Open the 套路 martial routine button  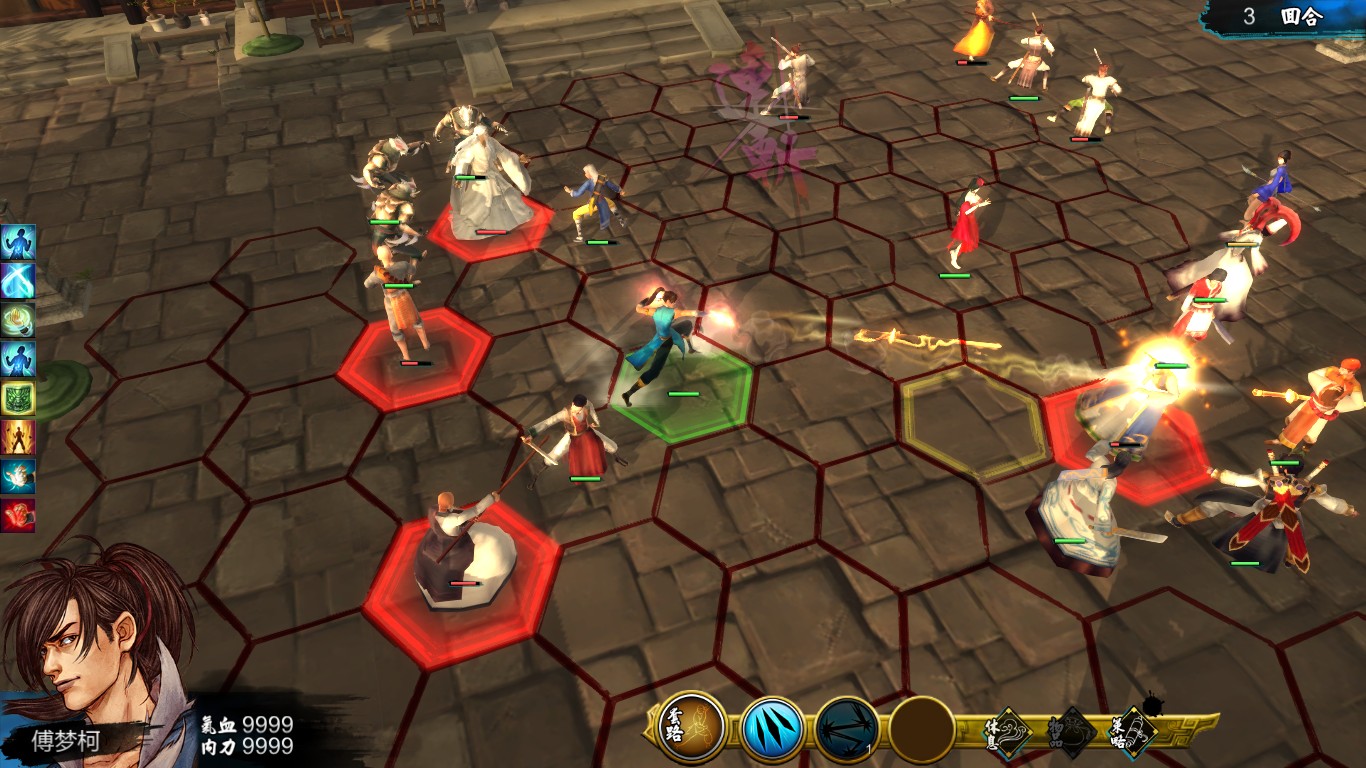tap(692, 728)
